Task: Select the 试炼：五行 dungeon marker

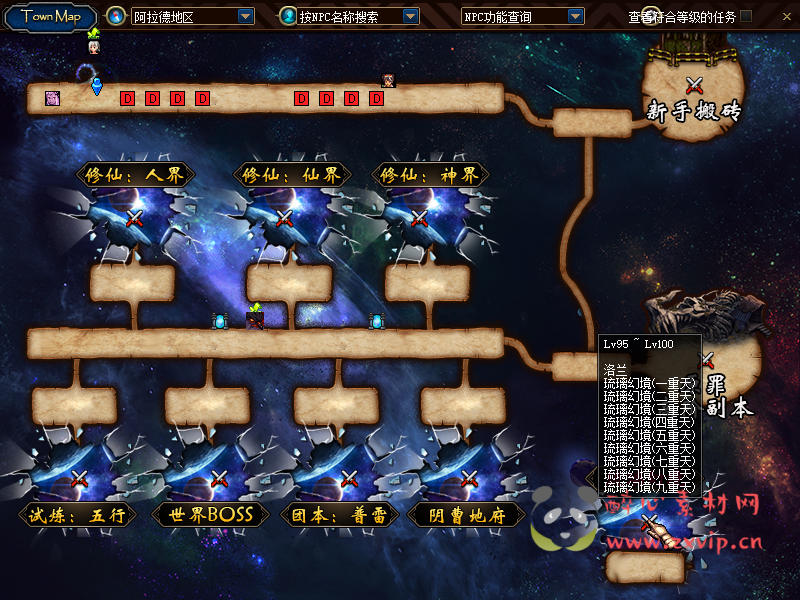Action: (x=80, y=479)
